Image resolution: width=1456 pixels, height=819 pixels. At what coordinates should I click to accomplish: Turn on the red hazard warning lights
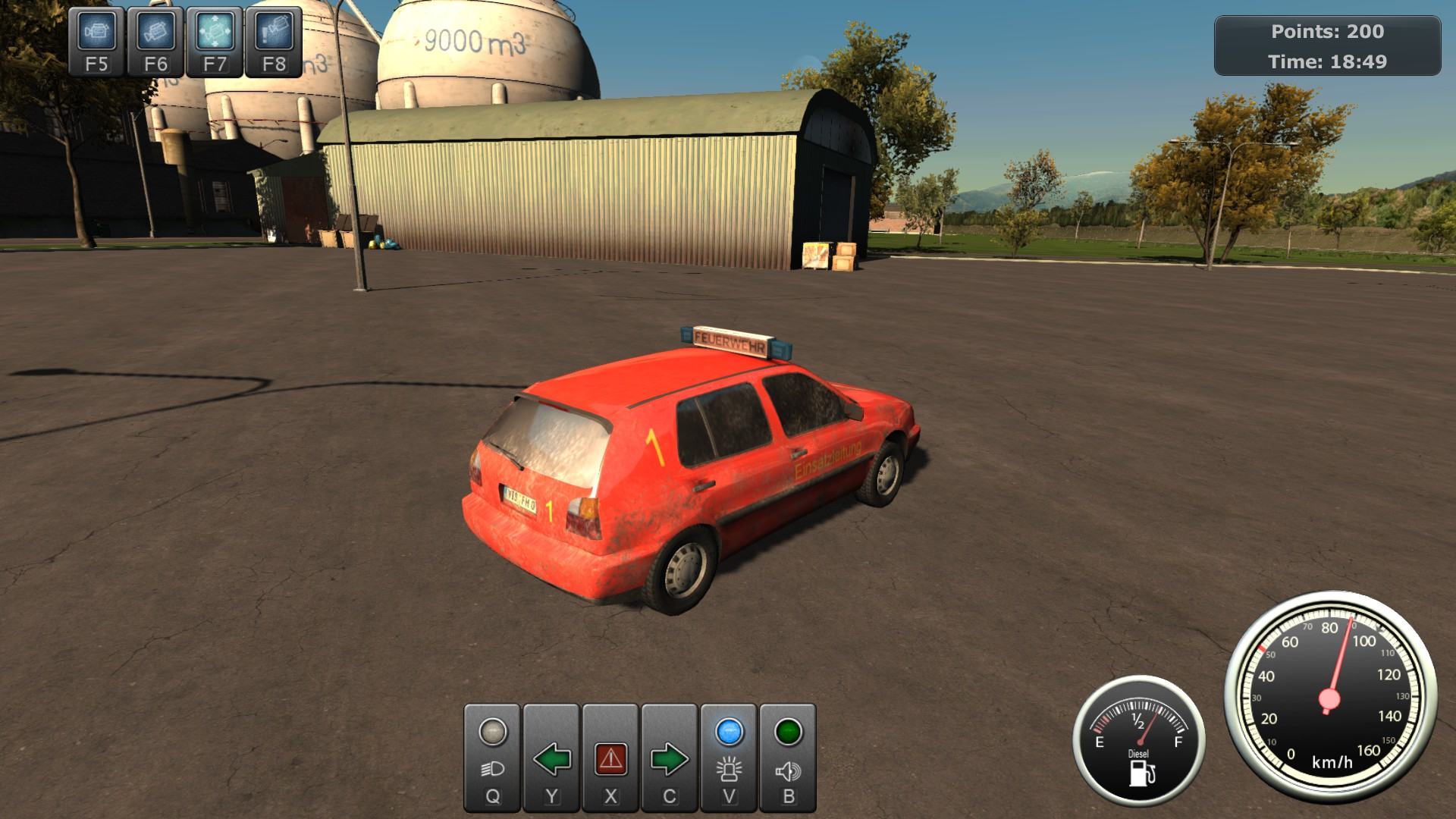(610, 758)
